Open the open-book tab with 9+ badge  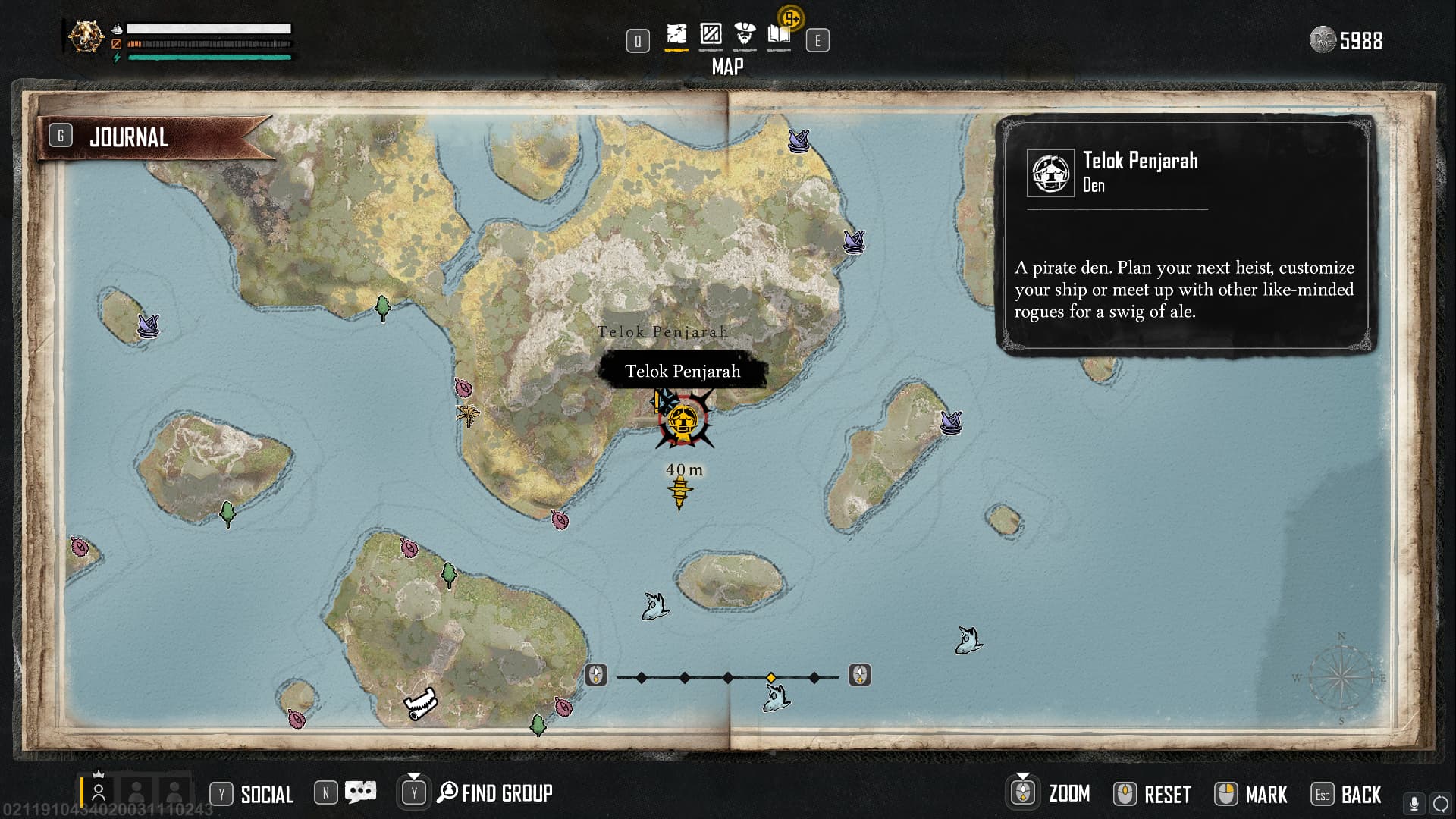(x=779, y=35)
